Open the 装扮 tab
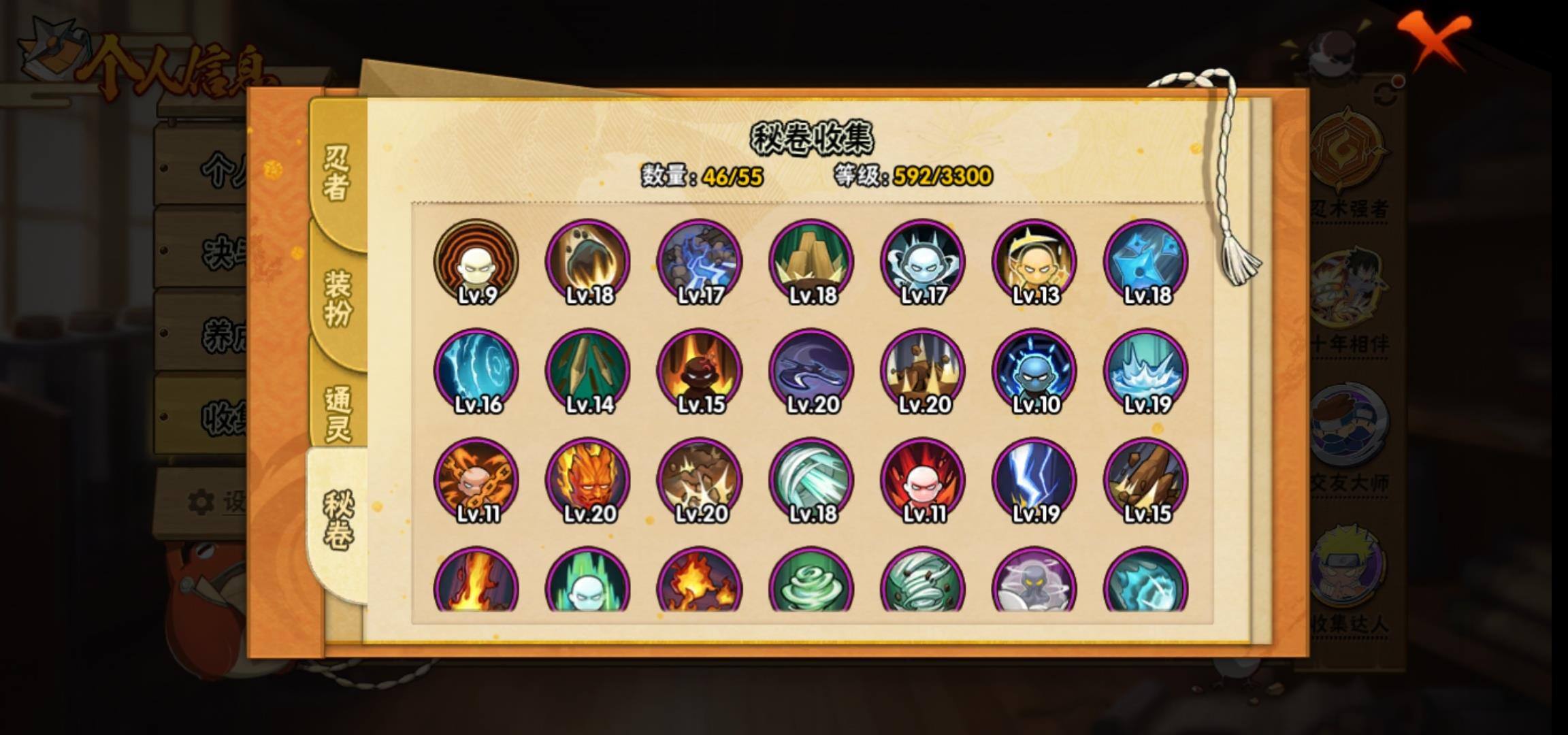1568x735 pixels. [x=338, y=297]
